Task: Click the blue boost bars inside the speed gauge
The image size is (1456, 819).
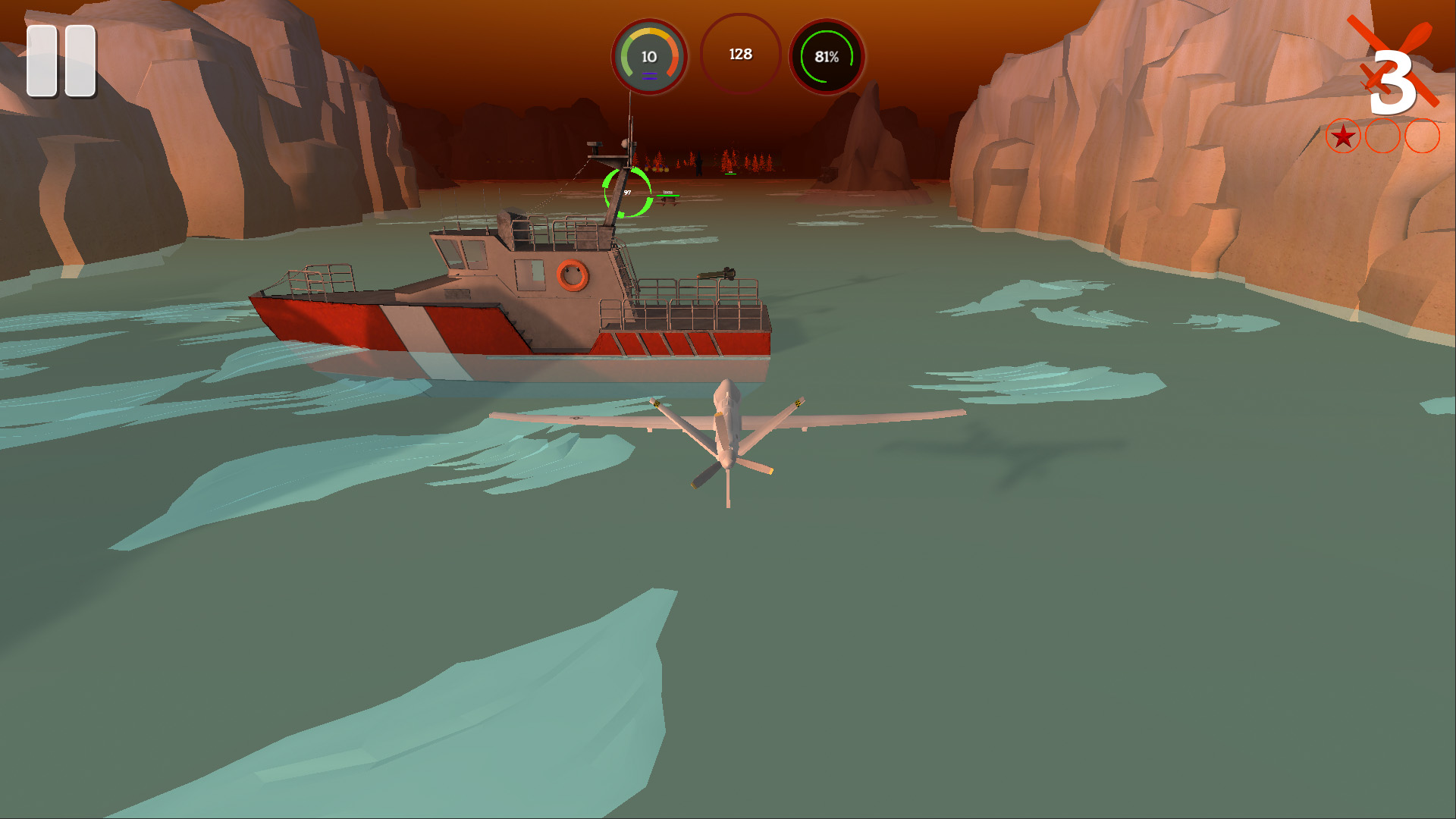Action: tap(649, 76)
